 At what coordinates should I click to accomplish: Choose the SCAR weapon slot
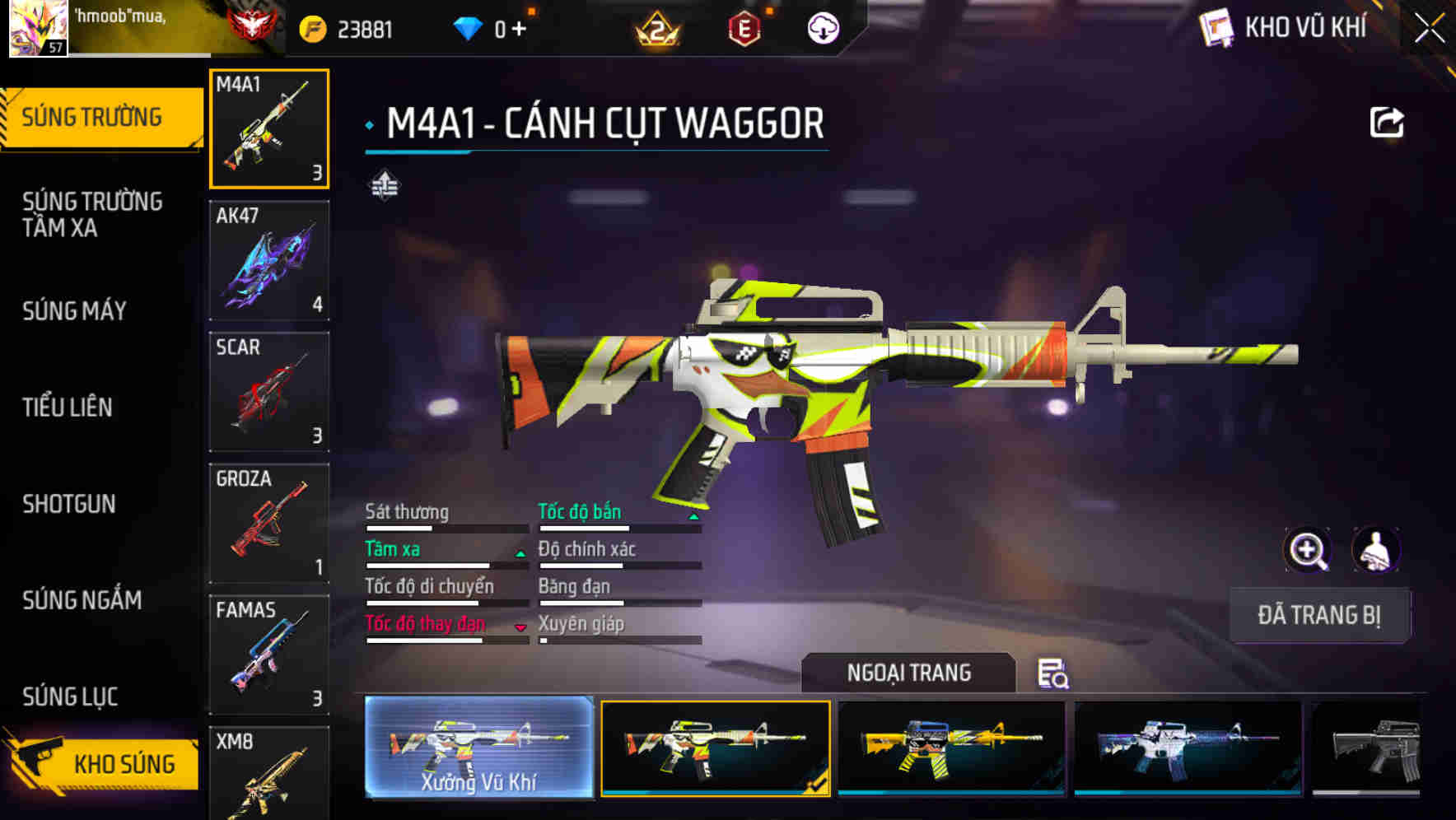[269, 392]
